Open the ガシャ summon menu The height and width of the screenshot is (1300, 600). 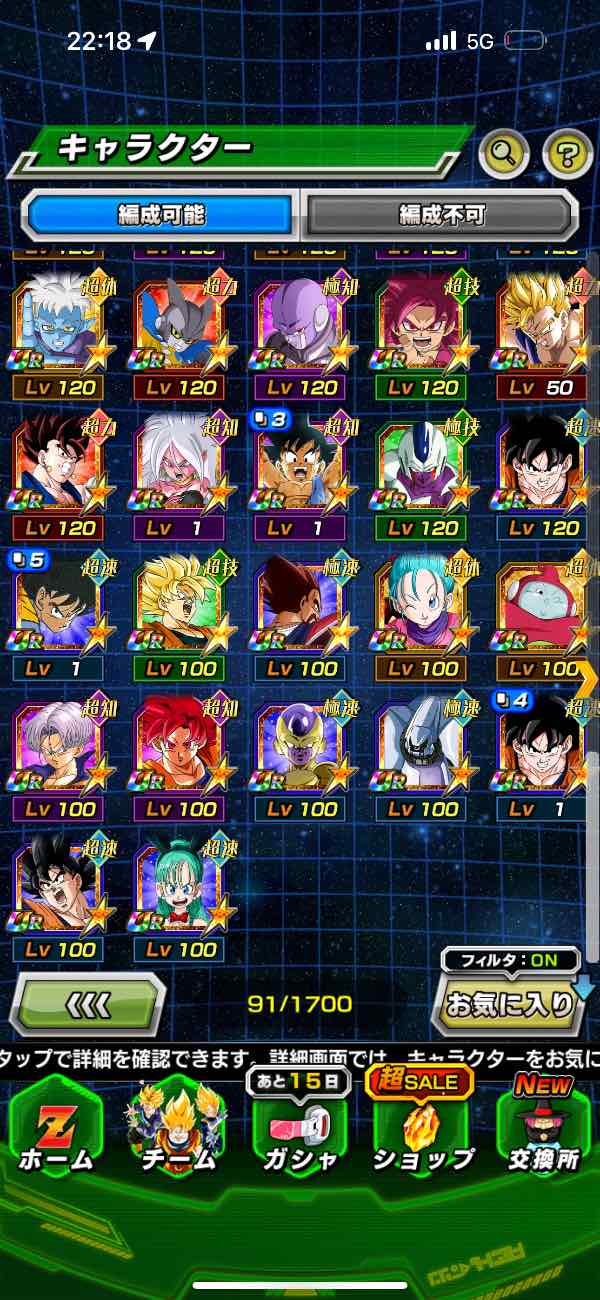(x=300, y=1125)
